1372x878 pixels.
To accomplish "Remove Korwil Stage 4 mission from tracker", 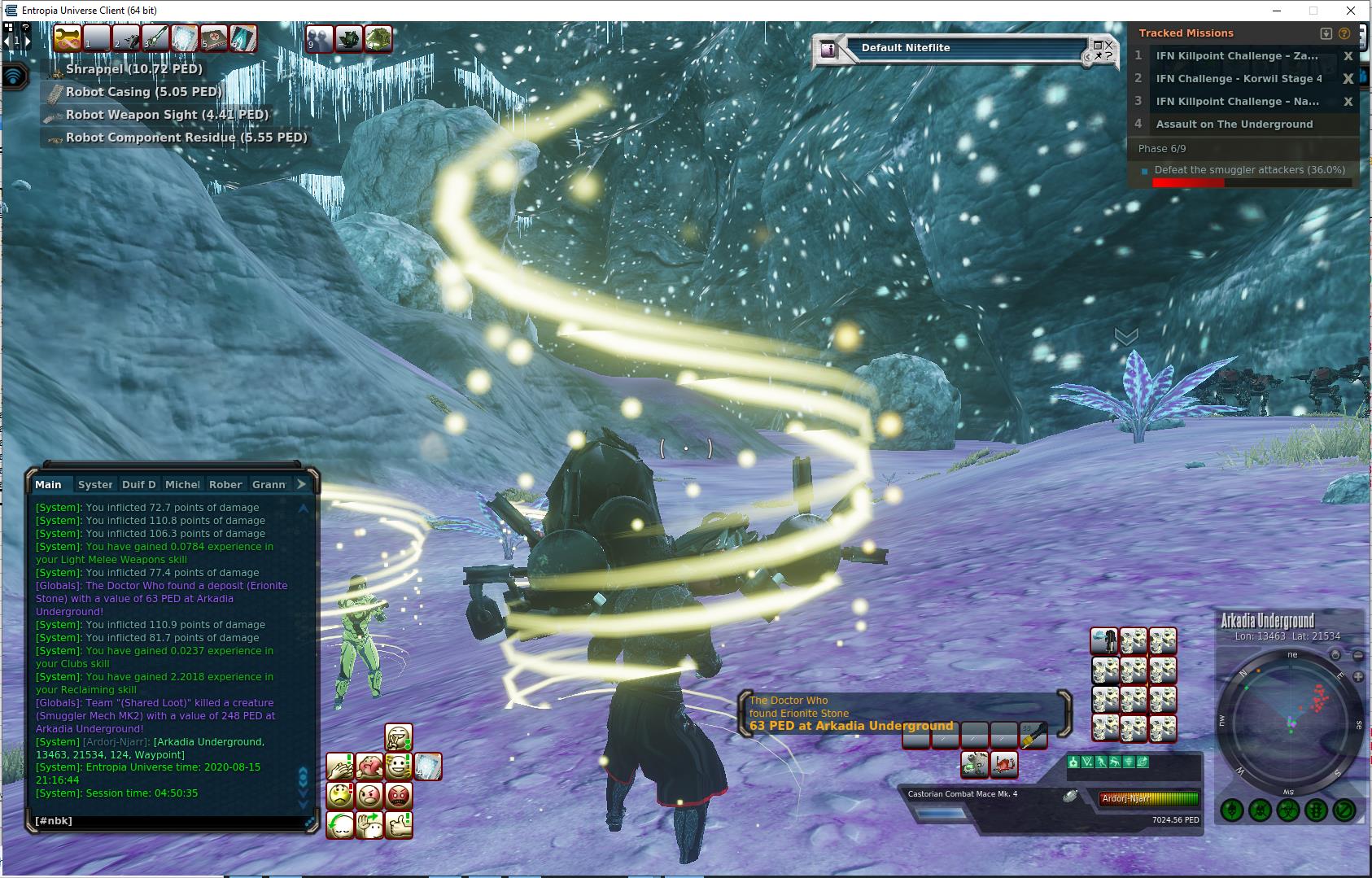I will click(x=1348, y=79).
